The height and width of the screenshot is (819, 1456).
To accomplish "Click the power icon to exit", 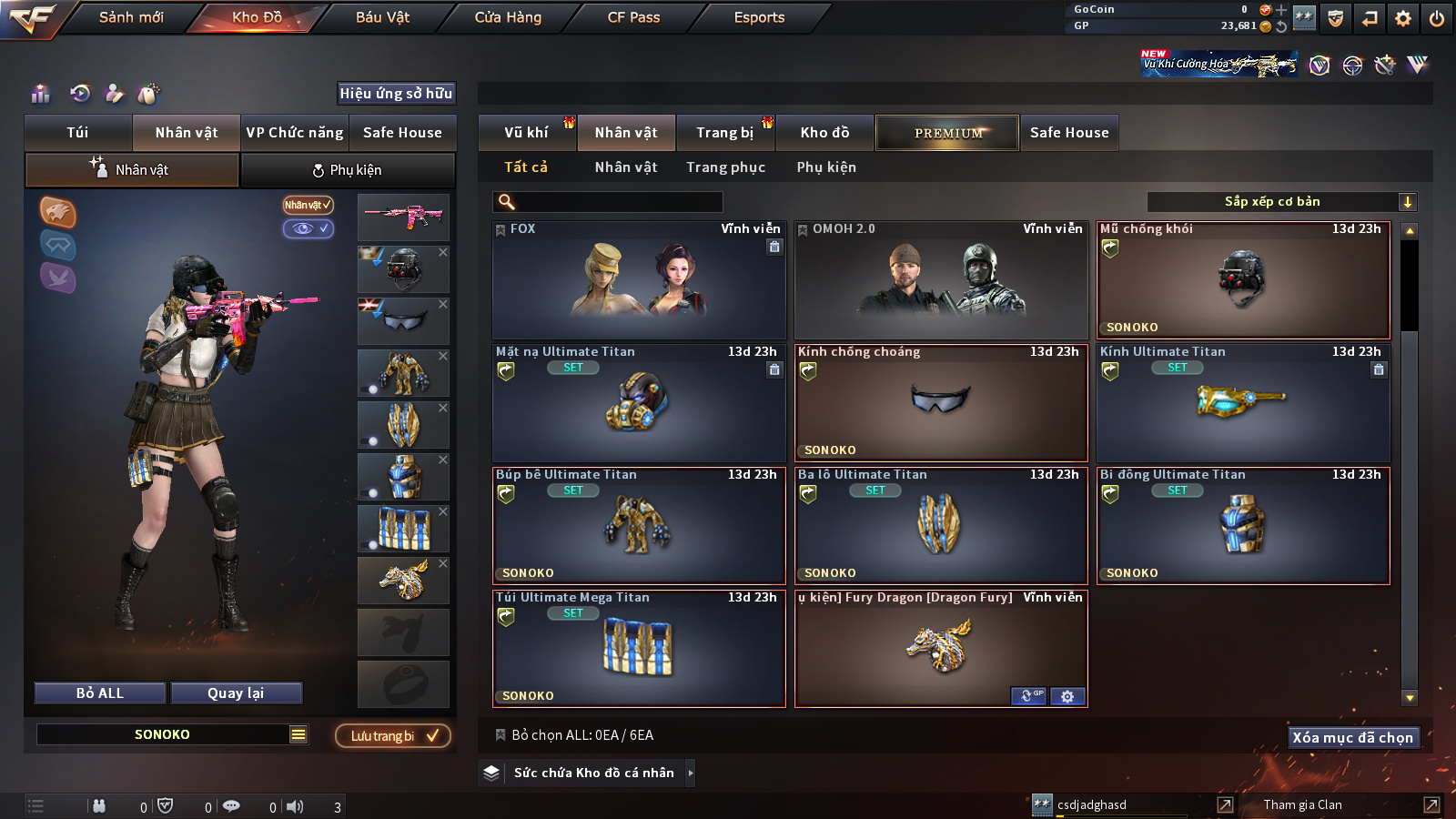I will coord(1437,18).
